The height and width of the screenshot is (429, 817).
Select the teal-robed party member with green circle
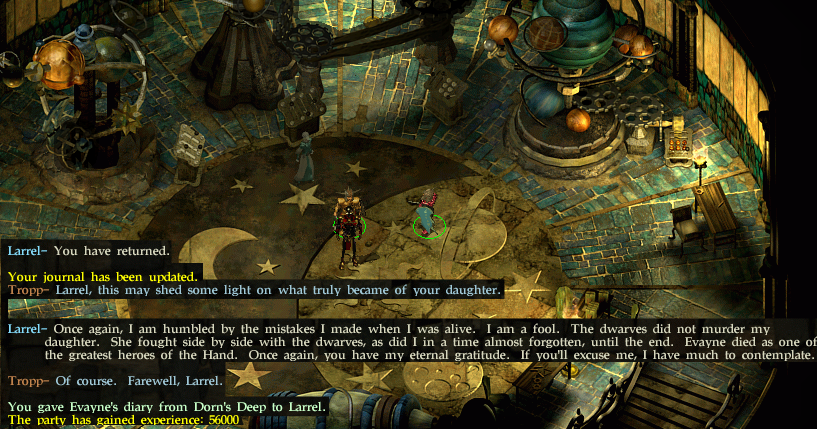pos(426,216)
